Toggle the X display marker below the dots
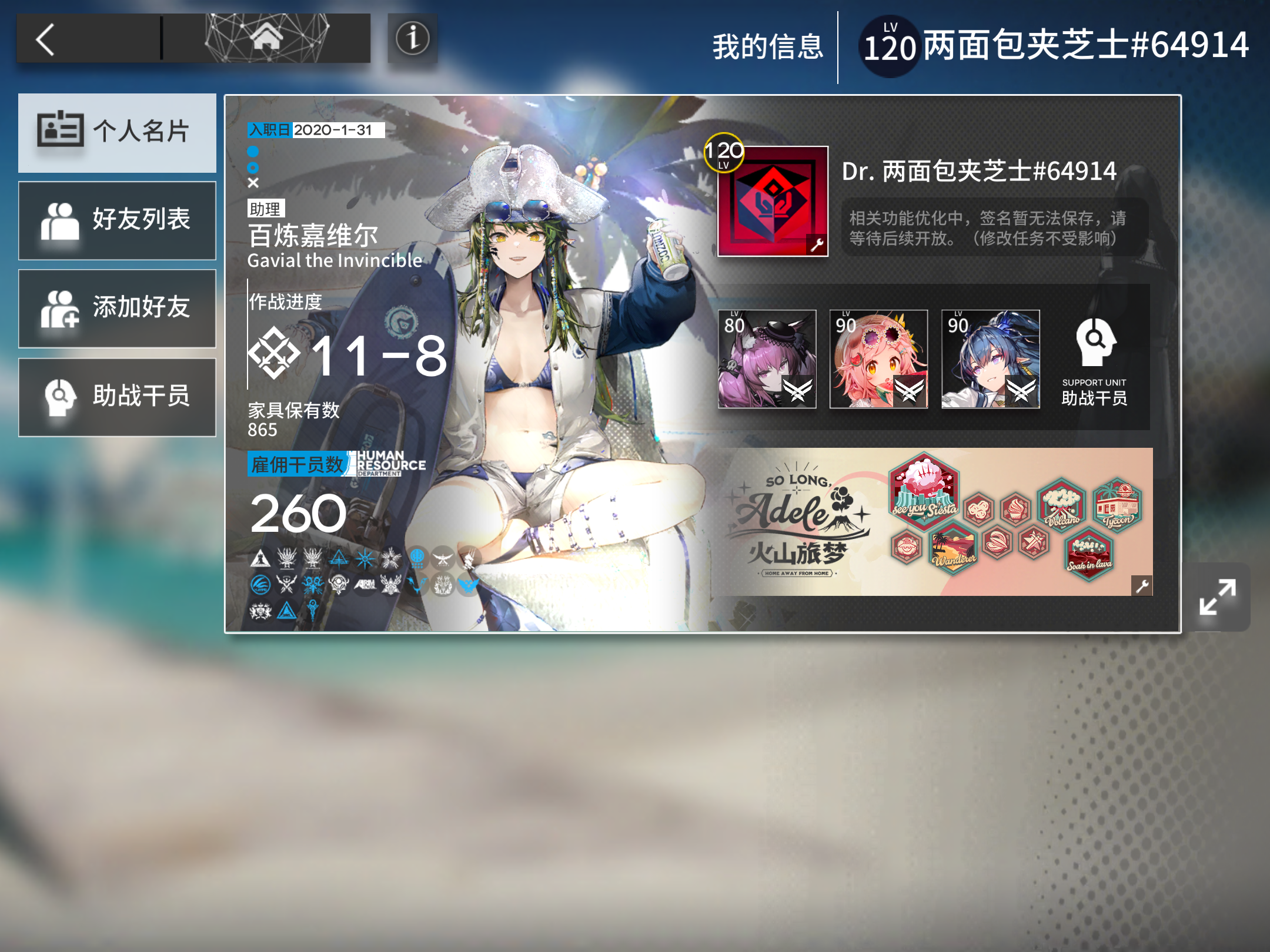 [x=252, y=184]
